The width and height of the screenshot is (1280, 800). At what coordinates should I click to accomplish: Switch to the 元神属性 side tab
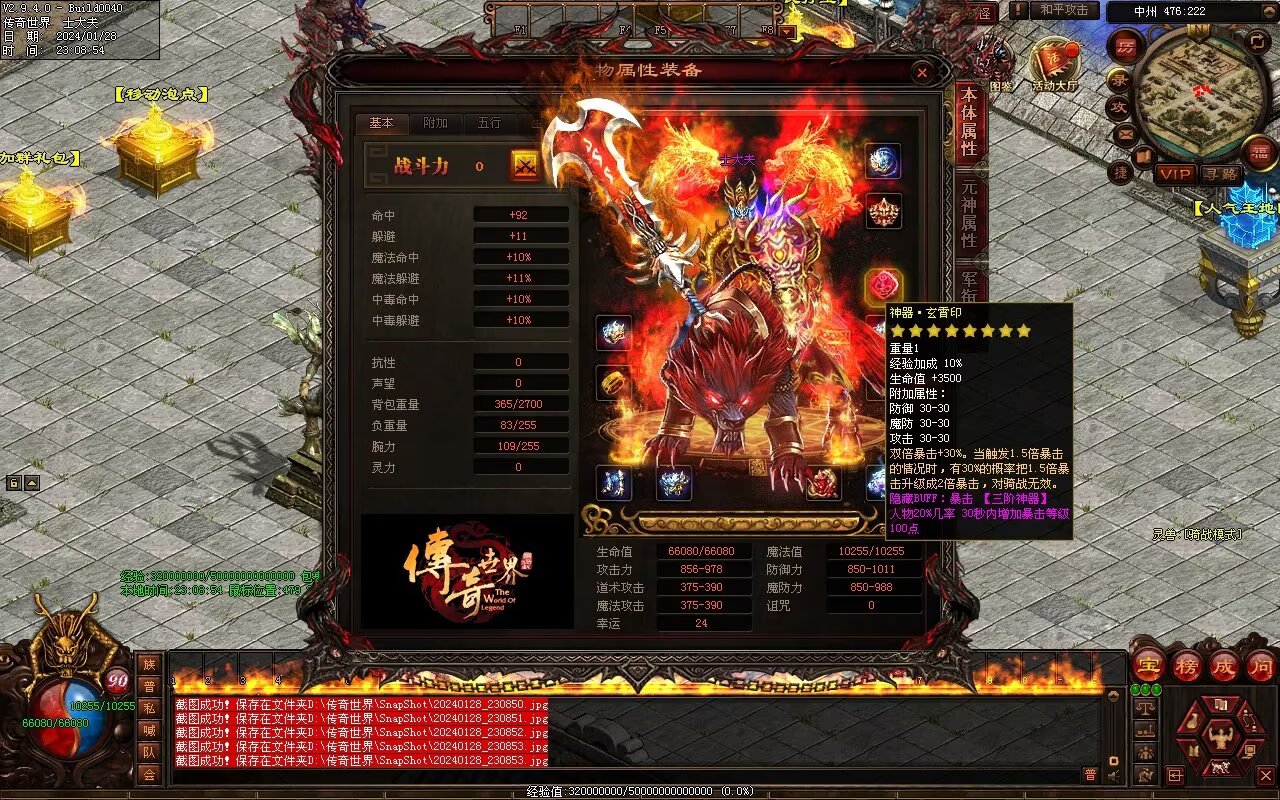tap(968, 213)
